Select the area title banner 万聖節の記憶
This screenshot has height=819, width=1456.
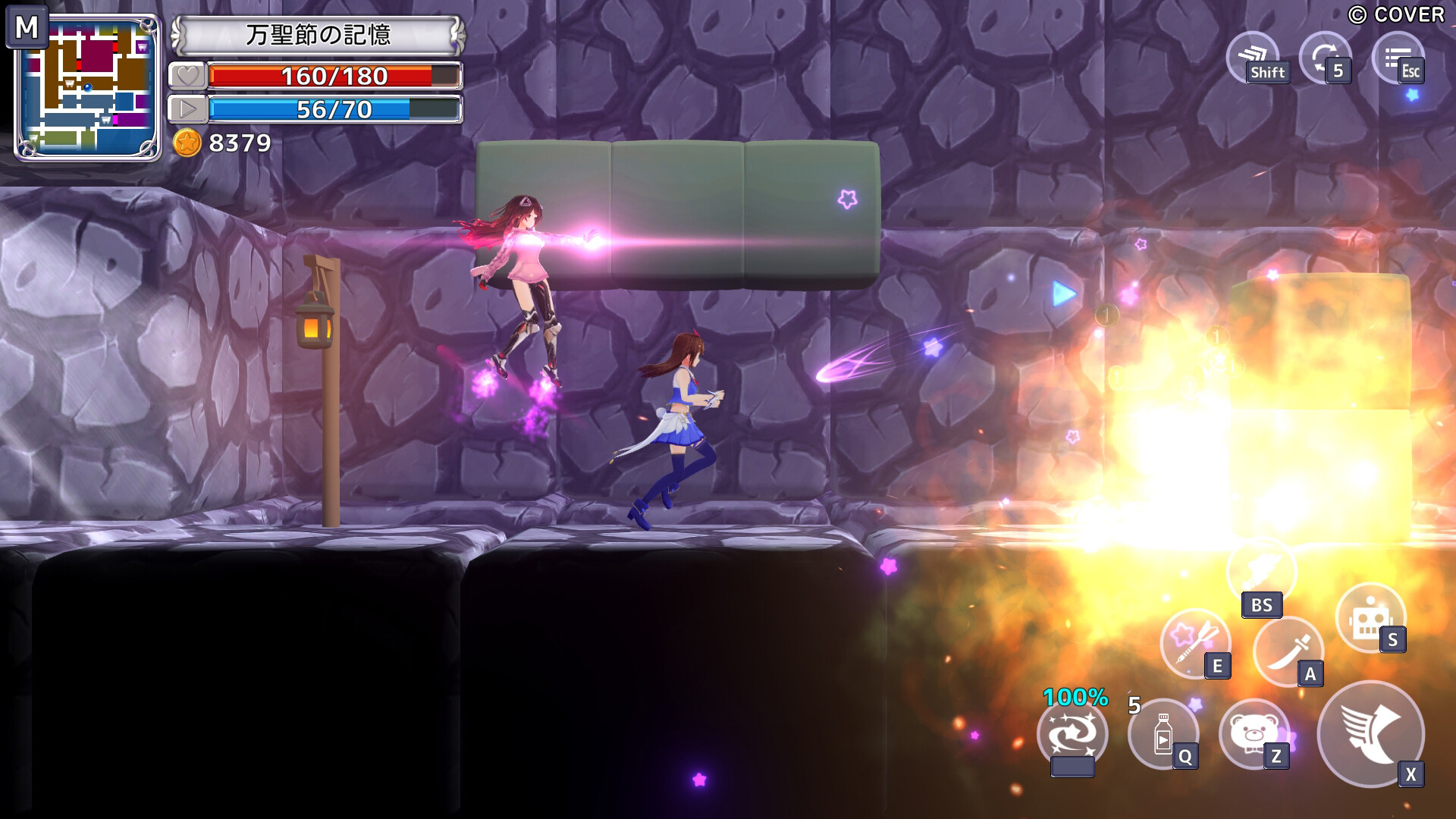(x=318, y=33)
